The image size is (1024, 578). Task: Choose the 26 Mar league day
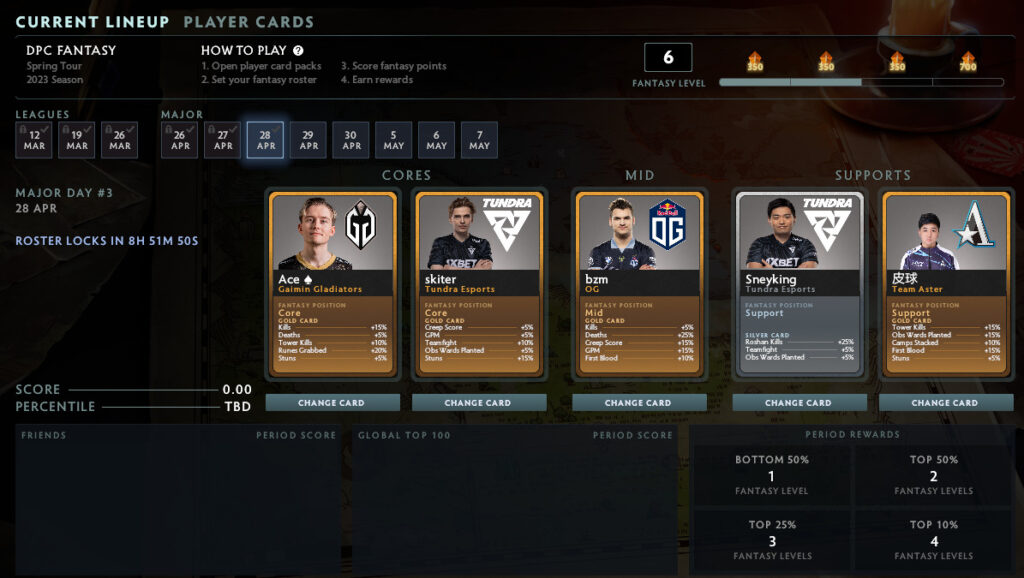(x=120, y=140)
